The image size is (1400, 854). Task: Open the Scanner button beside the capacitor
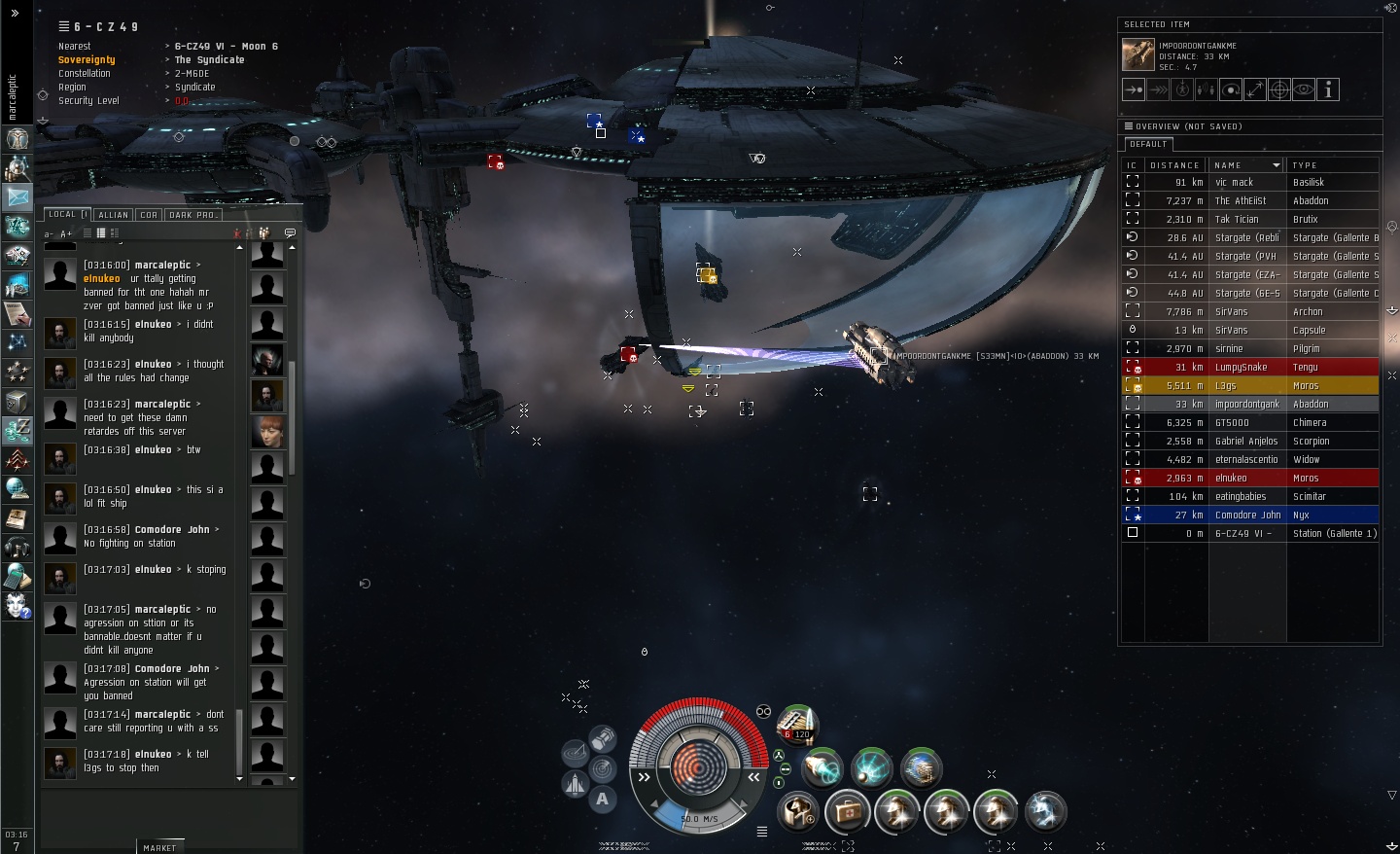[x=603, y=768]
